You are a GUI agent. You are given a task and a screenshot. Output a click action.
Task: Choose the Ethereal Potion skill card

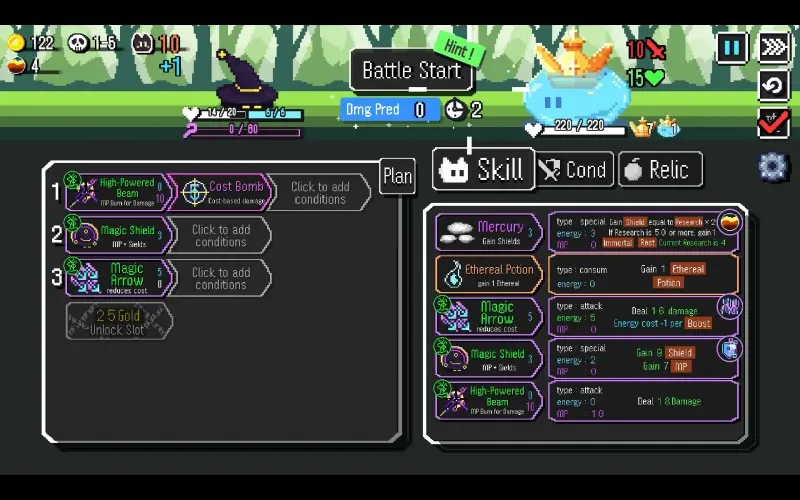click(x=489, y=274)
